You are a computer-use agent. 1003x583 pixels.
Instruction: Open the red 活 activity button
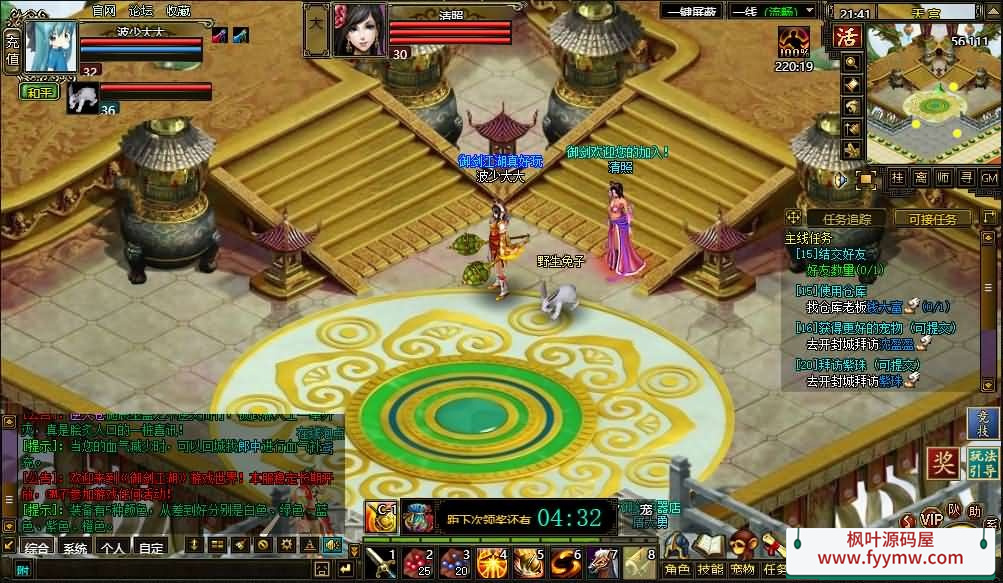tap(848, 38)
